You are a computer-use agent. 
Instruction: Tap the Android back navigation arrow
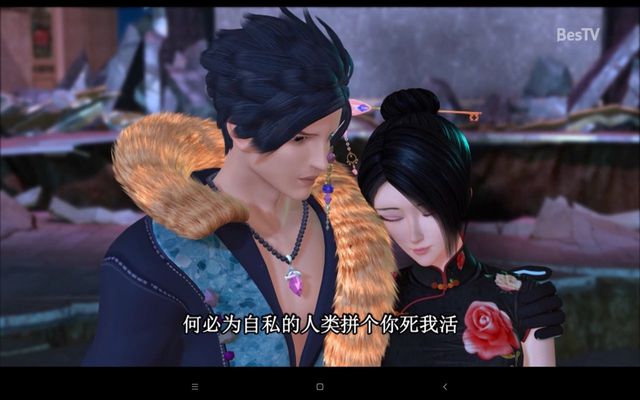click(x=444, y=386)
